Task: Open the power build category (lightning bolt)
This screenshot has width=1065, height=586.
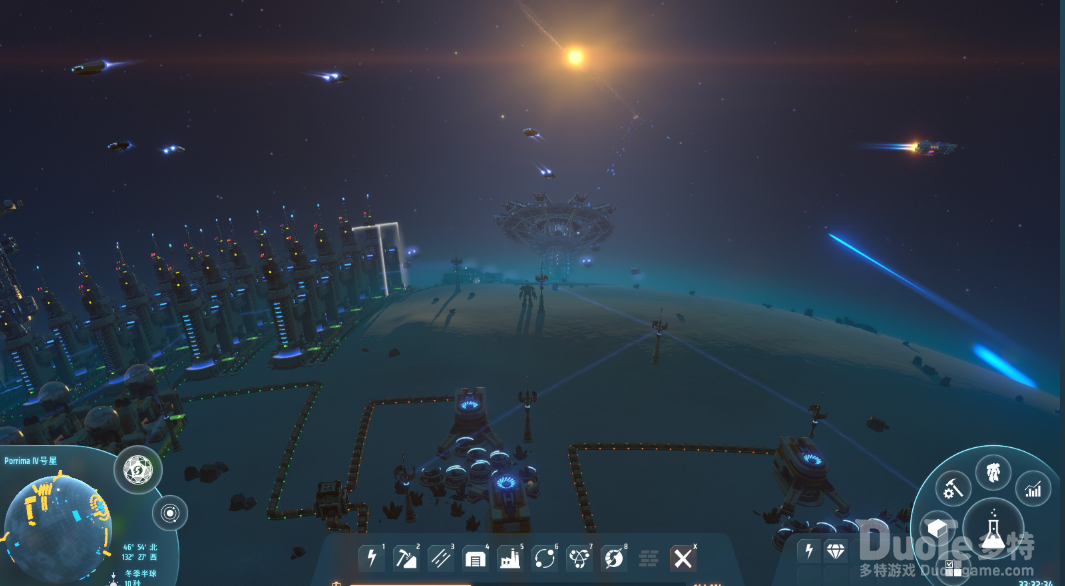Action: click(372, 558)
